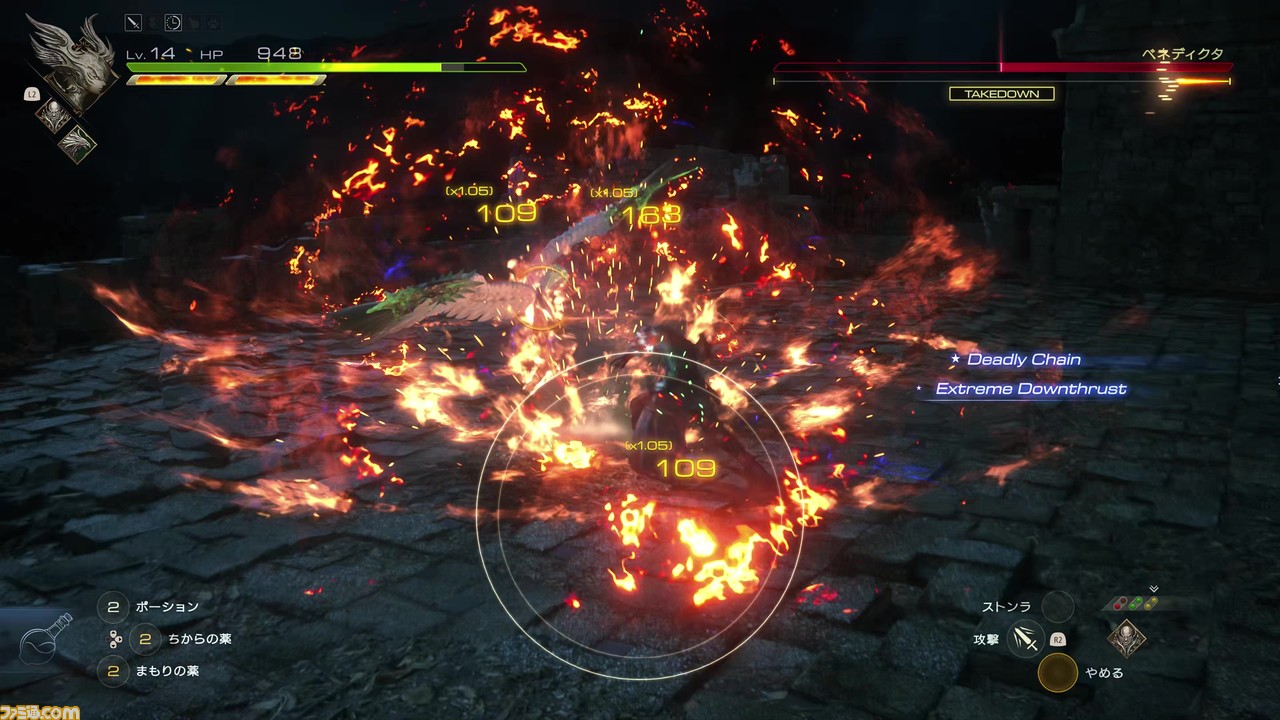Activate the 攻撃 sword attack icon
The height and width of the screenshot is (720, 1280).
pos(1025,638)
